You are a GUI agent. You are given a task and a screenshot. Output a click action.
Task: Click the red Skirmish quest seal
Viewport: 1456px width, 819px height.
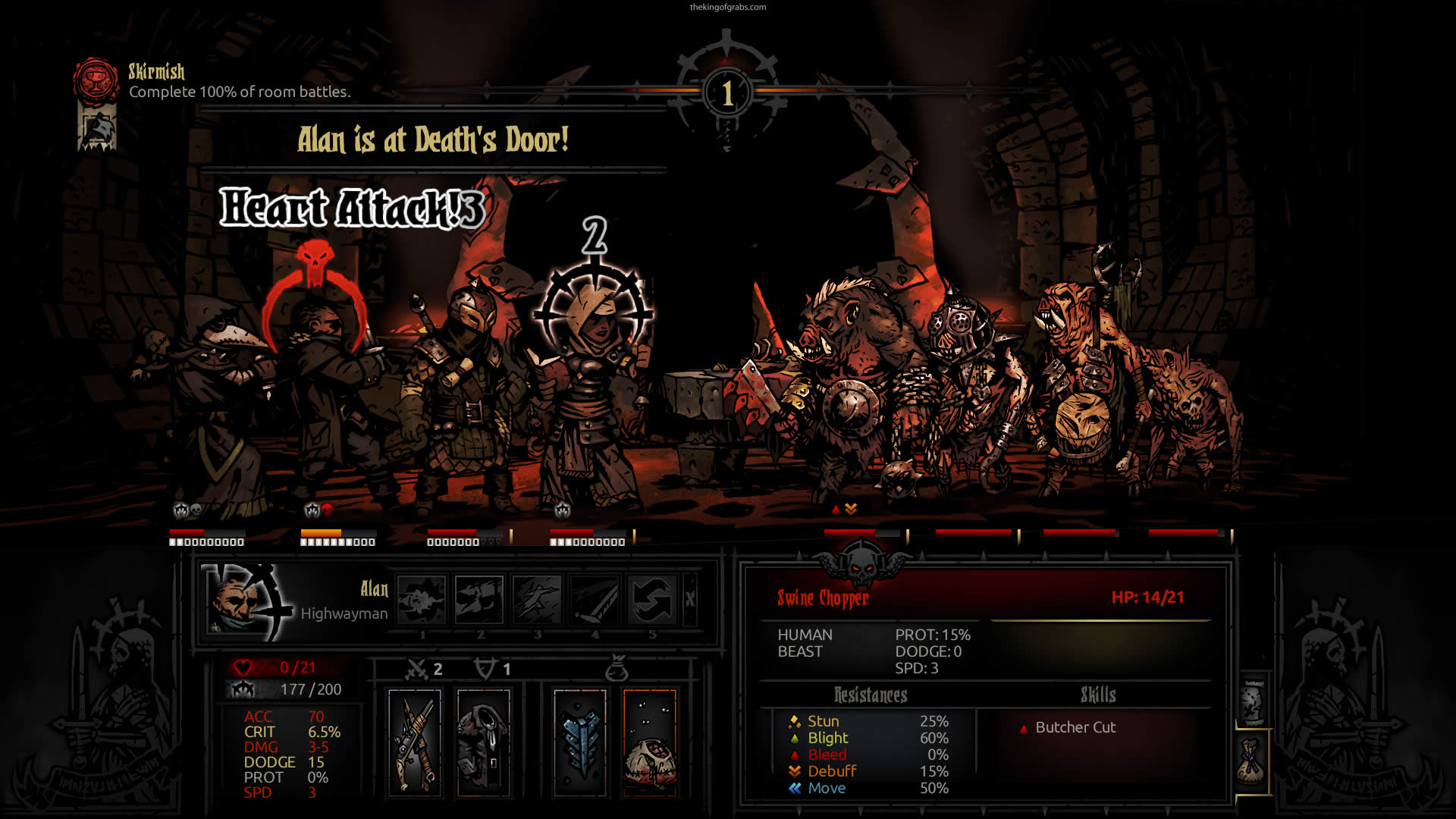click(x=96, y=80)
